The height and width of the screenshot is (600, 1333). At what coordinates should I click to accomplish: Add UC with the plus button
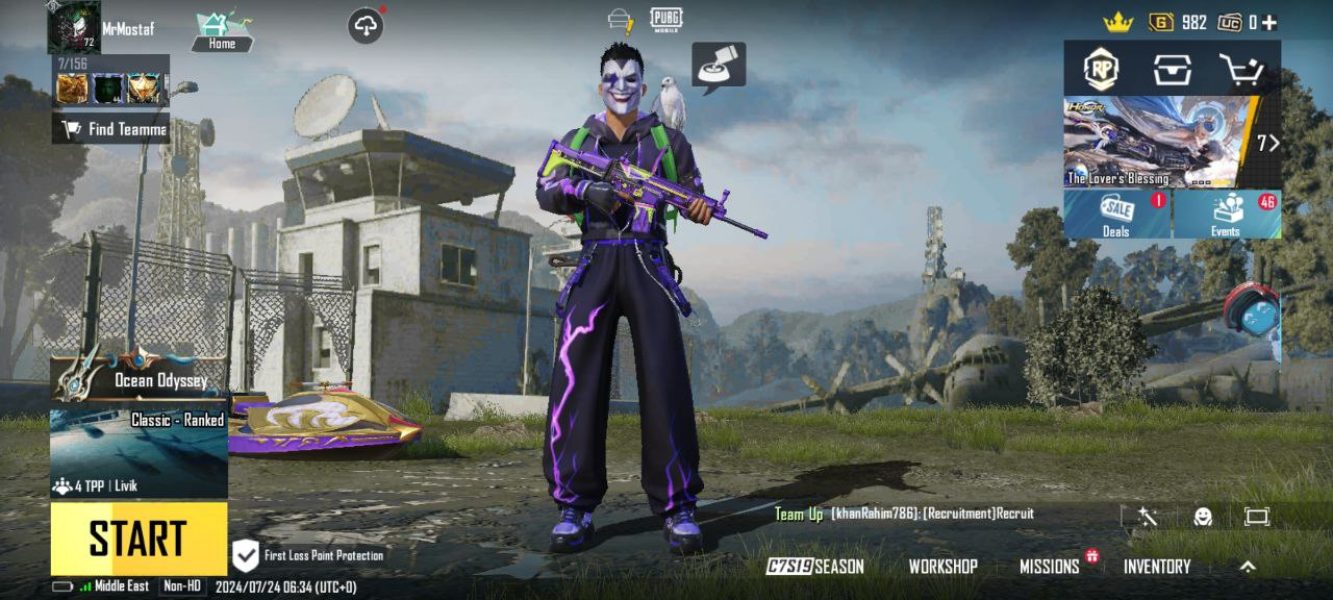(x=1269, y=22)
